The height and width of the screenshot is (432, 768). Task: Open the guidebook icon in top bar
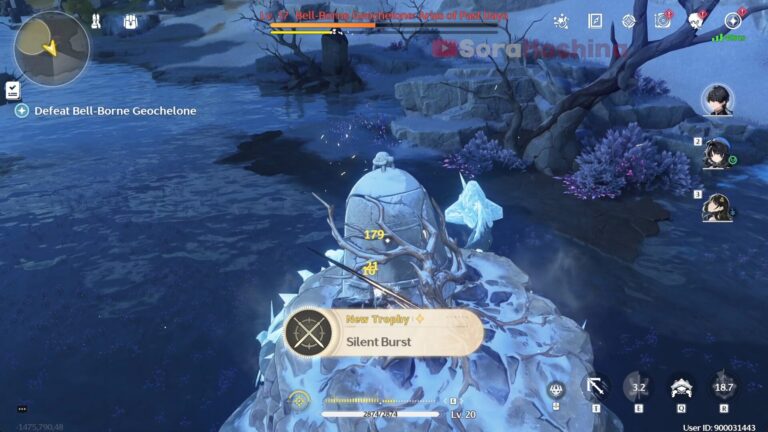595,21
